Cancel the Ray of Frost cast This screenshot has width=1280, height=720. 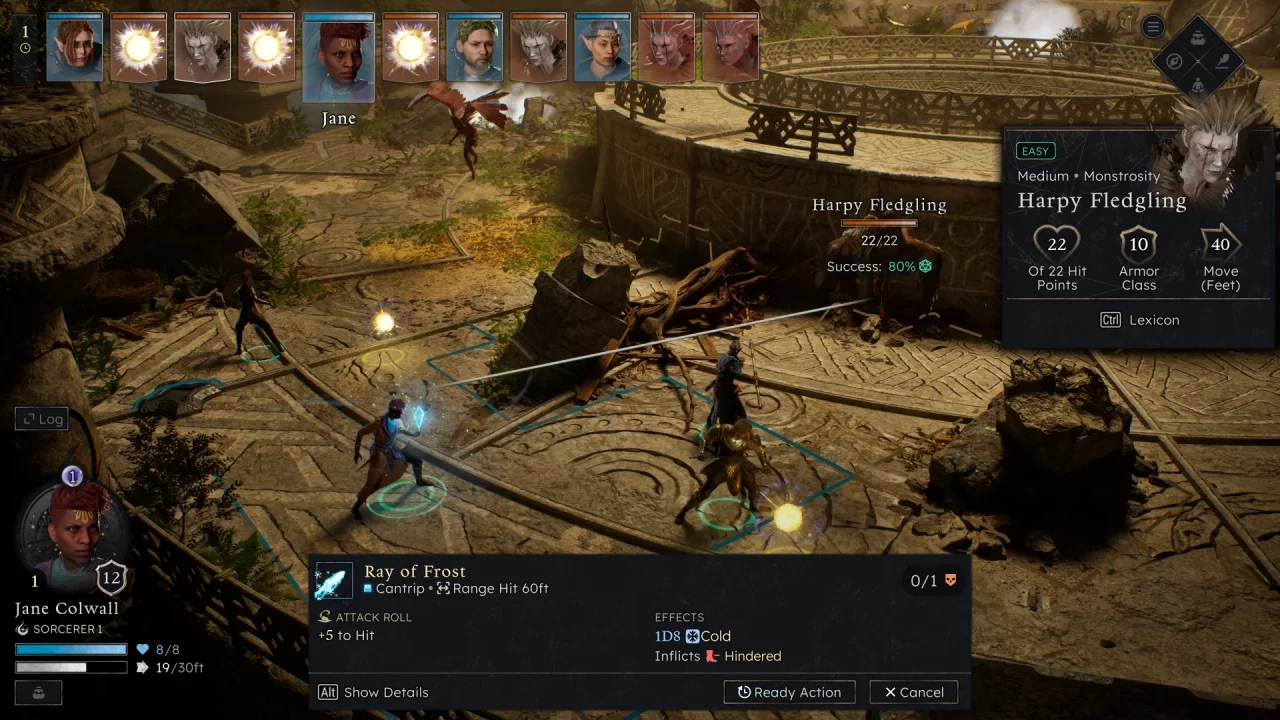[x=912, y=691]
